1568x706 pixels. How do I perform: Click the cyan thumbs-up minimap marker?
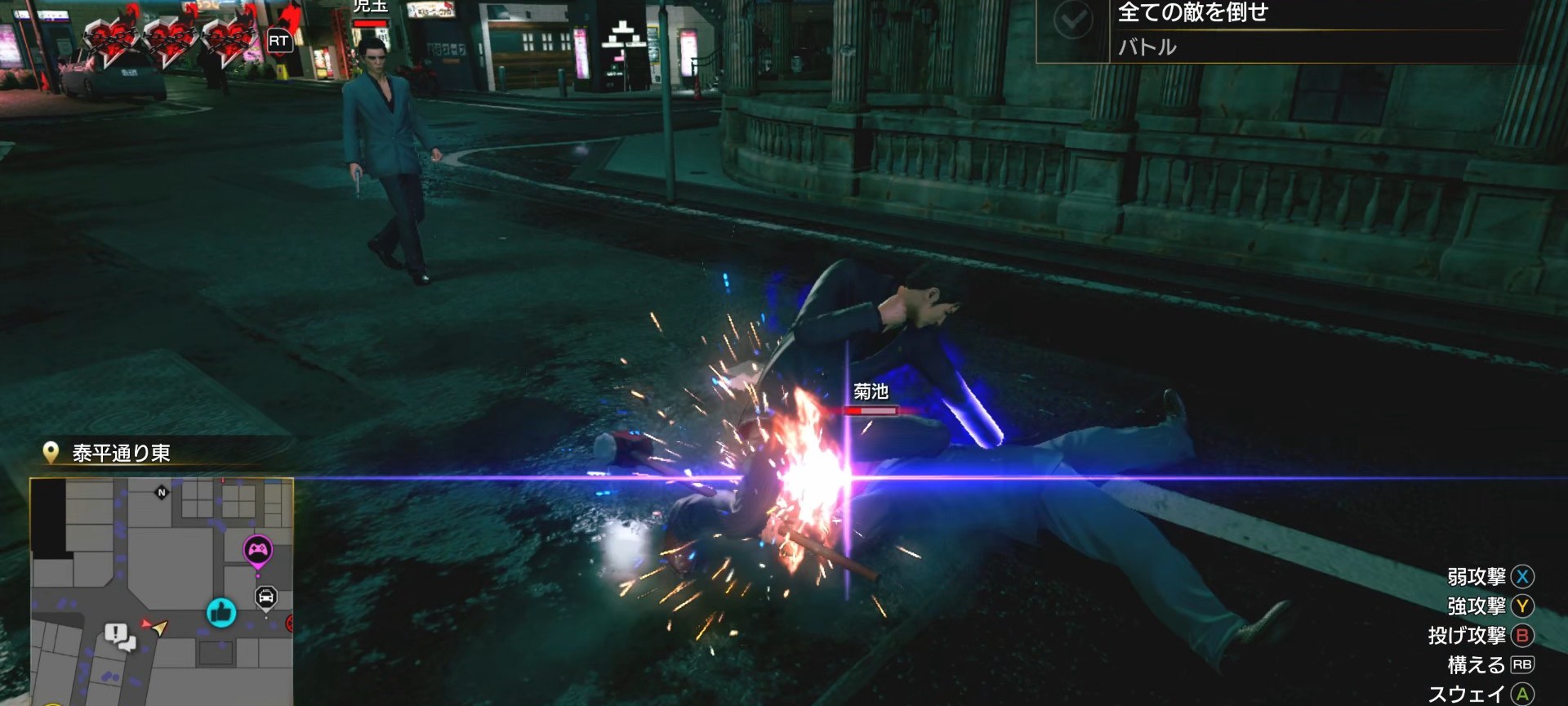[x=220, y=612]
